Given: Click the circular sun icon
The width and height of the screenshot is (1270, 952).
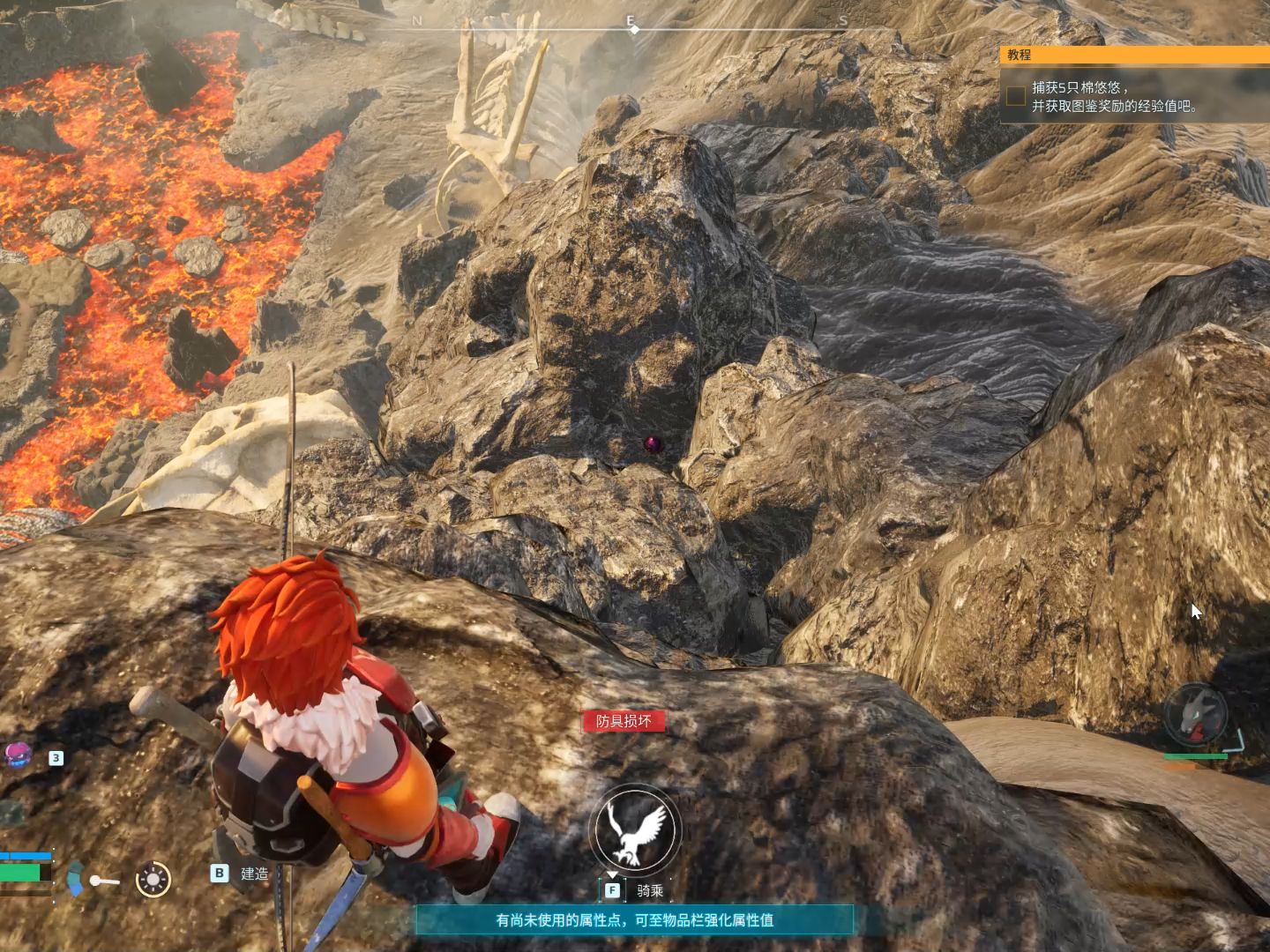Looking at the screenshot, I should pos(153,879).
